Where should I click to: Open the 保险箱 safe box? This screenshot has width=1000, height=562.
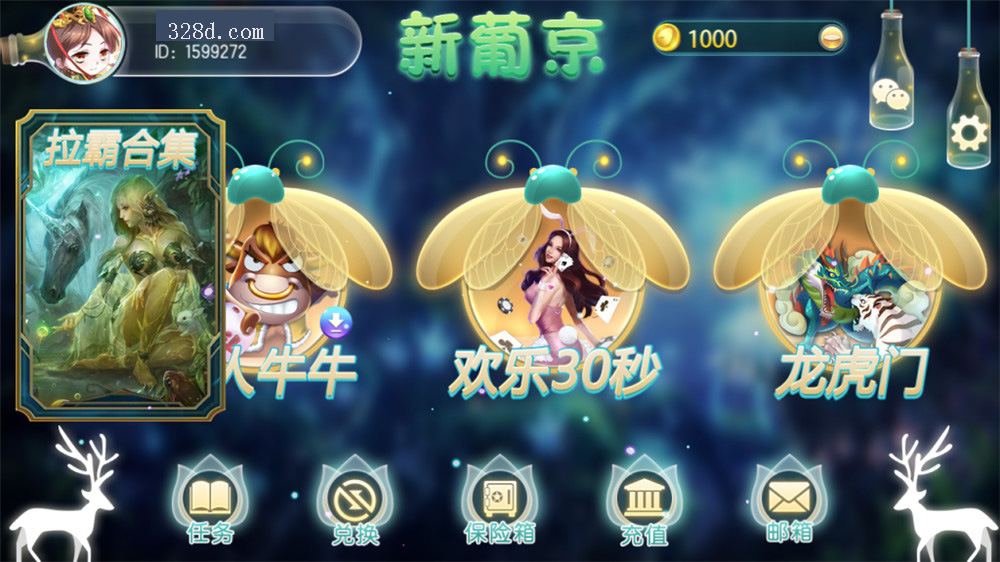499,501
